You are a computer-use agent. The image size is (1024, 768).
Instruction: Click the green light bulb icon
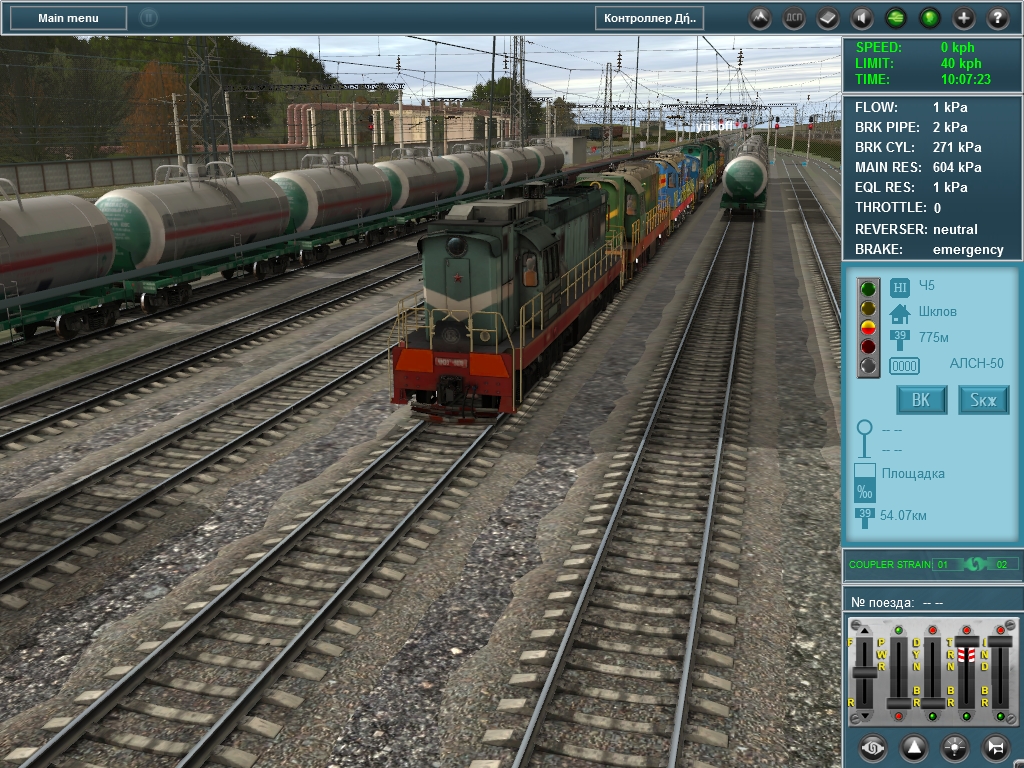(x=930, y=18)
